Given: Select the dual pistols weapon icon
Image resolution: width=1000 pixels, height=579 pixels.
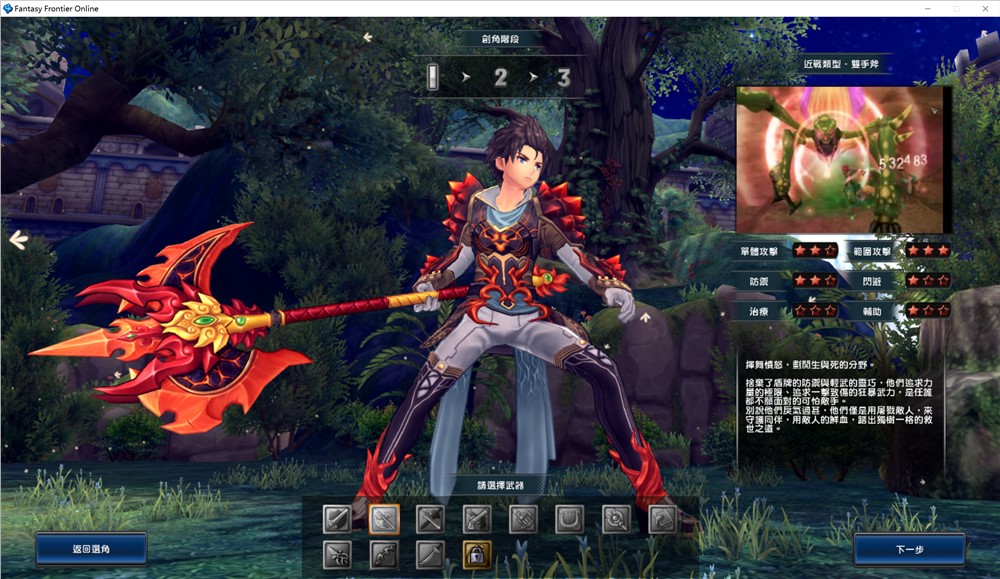Looking at the screenshot, I should point(477,518).
